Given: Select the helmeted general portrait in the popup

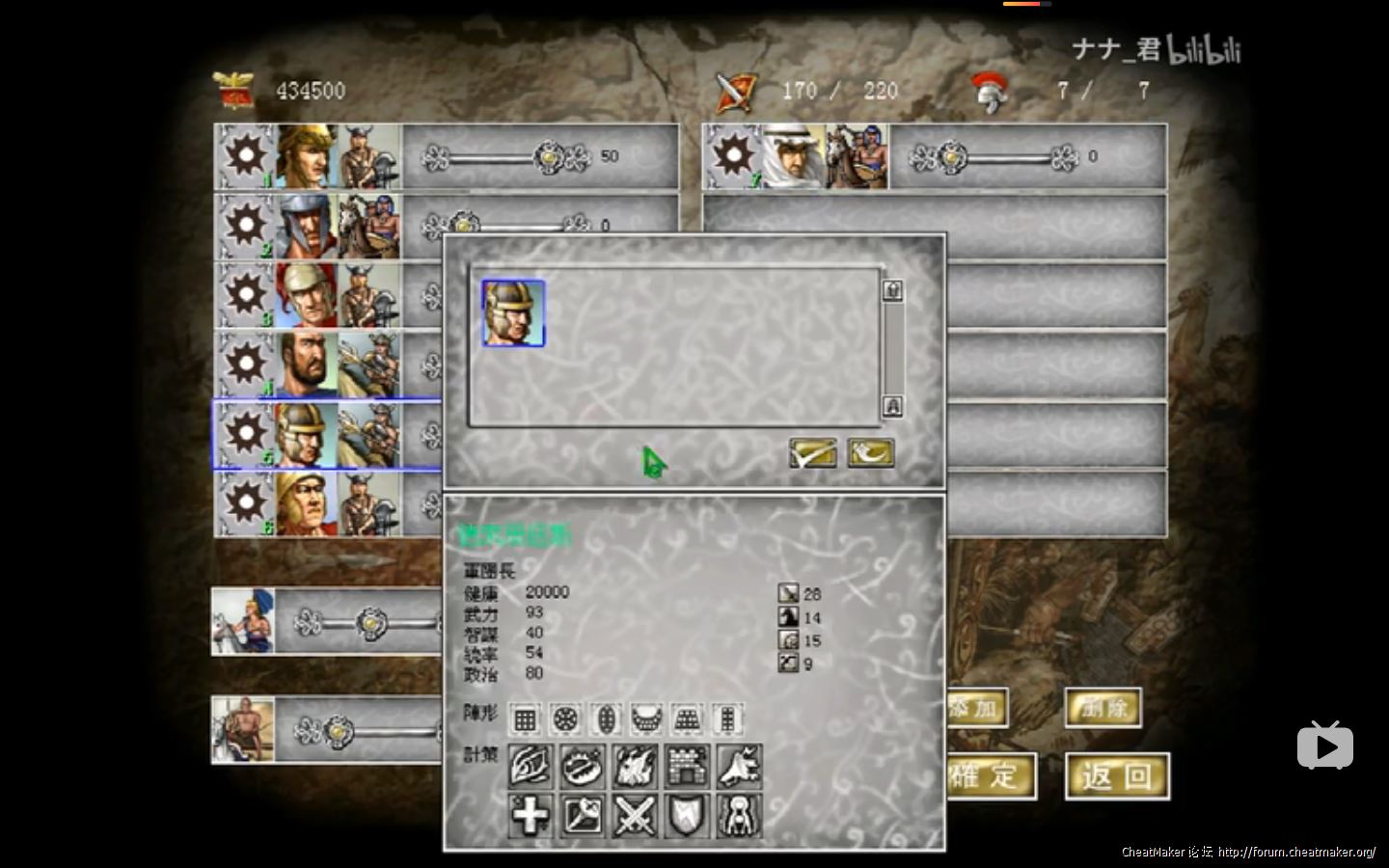Looking at the screenshot, I should [x=513, y=313].
